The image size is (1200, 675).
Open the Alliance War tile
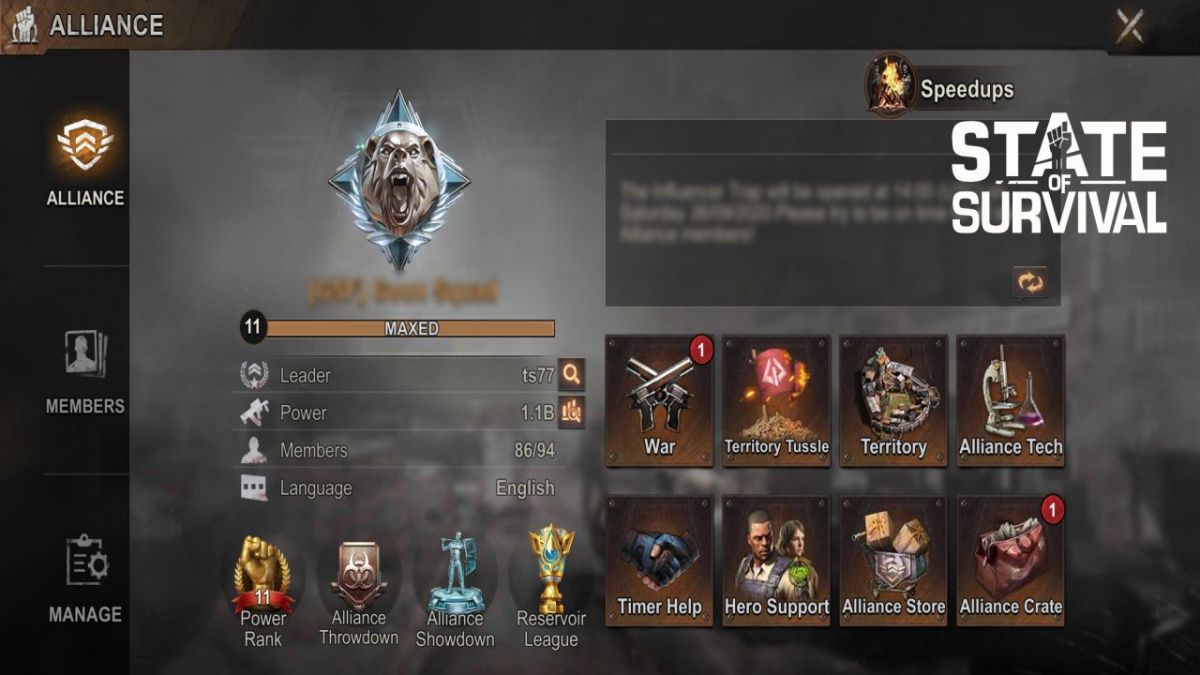click(659, 400)
